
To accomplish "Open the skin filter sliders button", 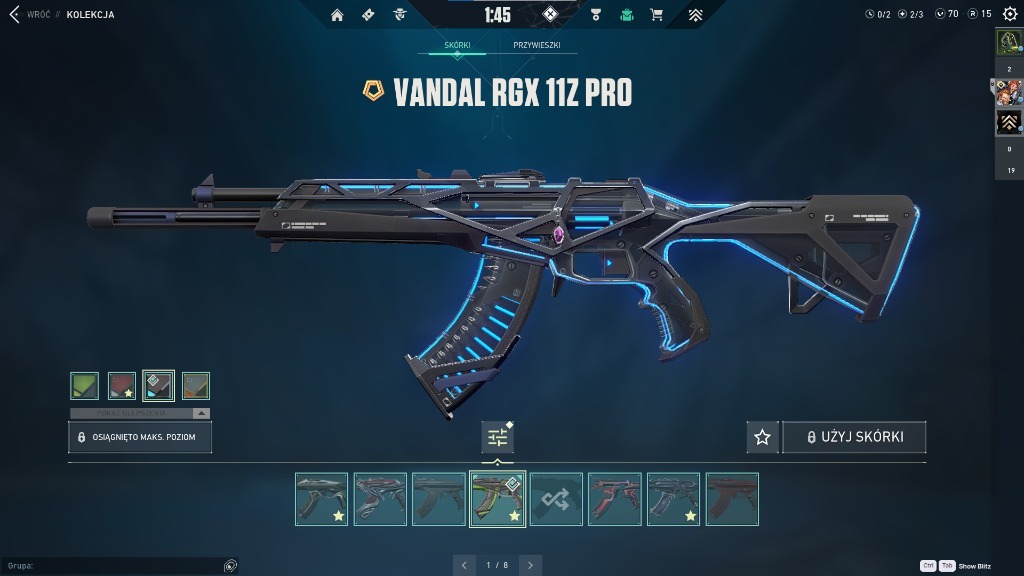I will click(x=497, y=437).
